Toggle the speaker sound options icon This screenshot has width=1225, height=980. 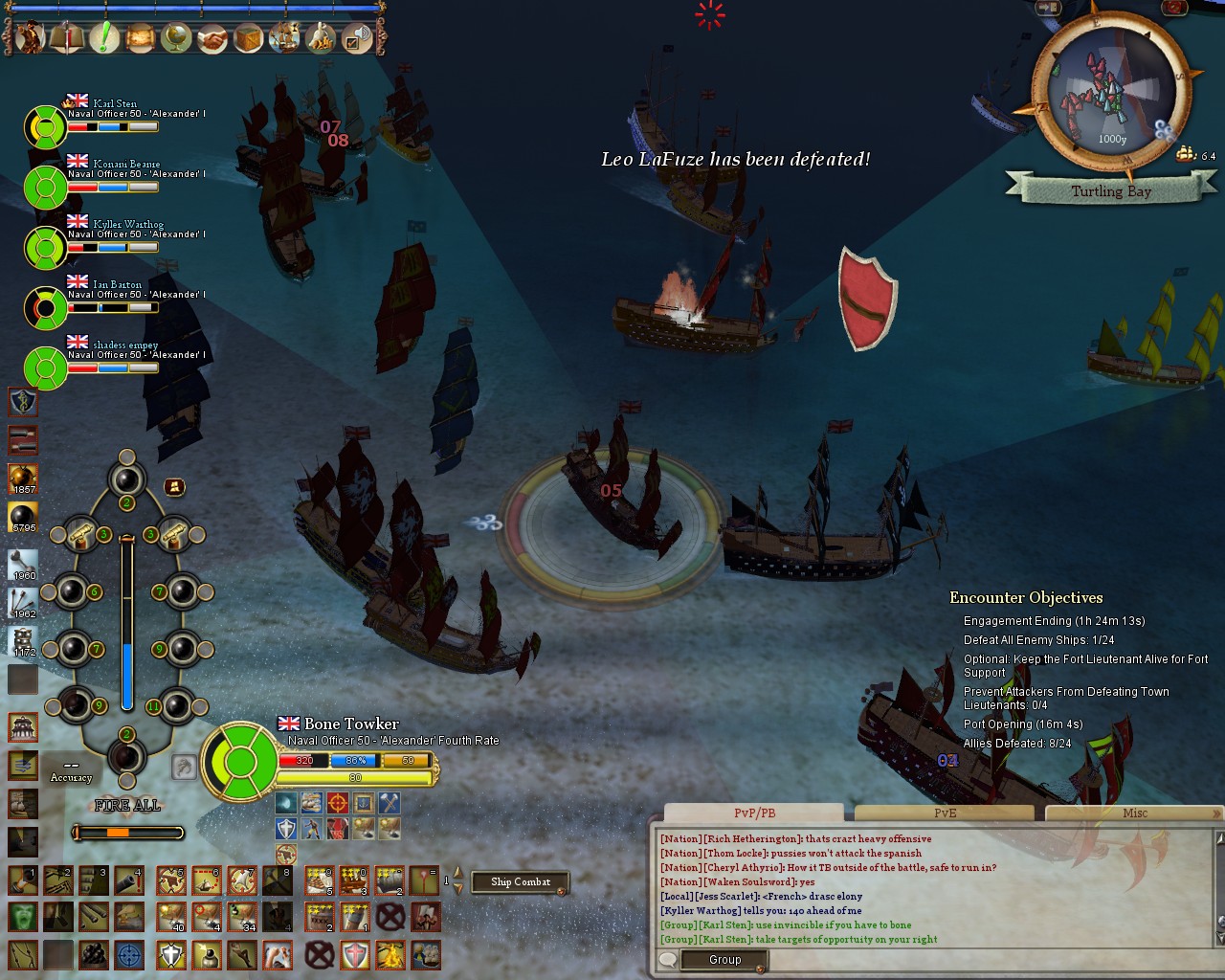[x=356, y=39]
